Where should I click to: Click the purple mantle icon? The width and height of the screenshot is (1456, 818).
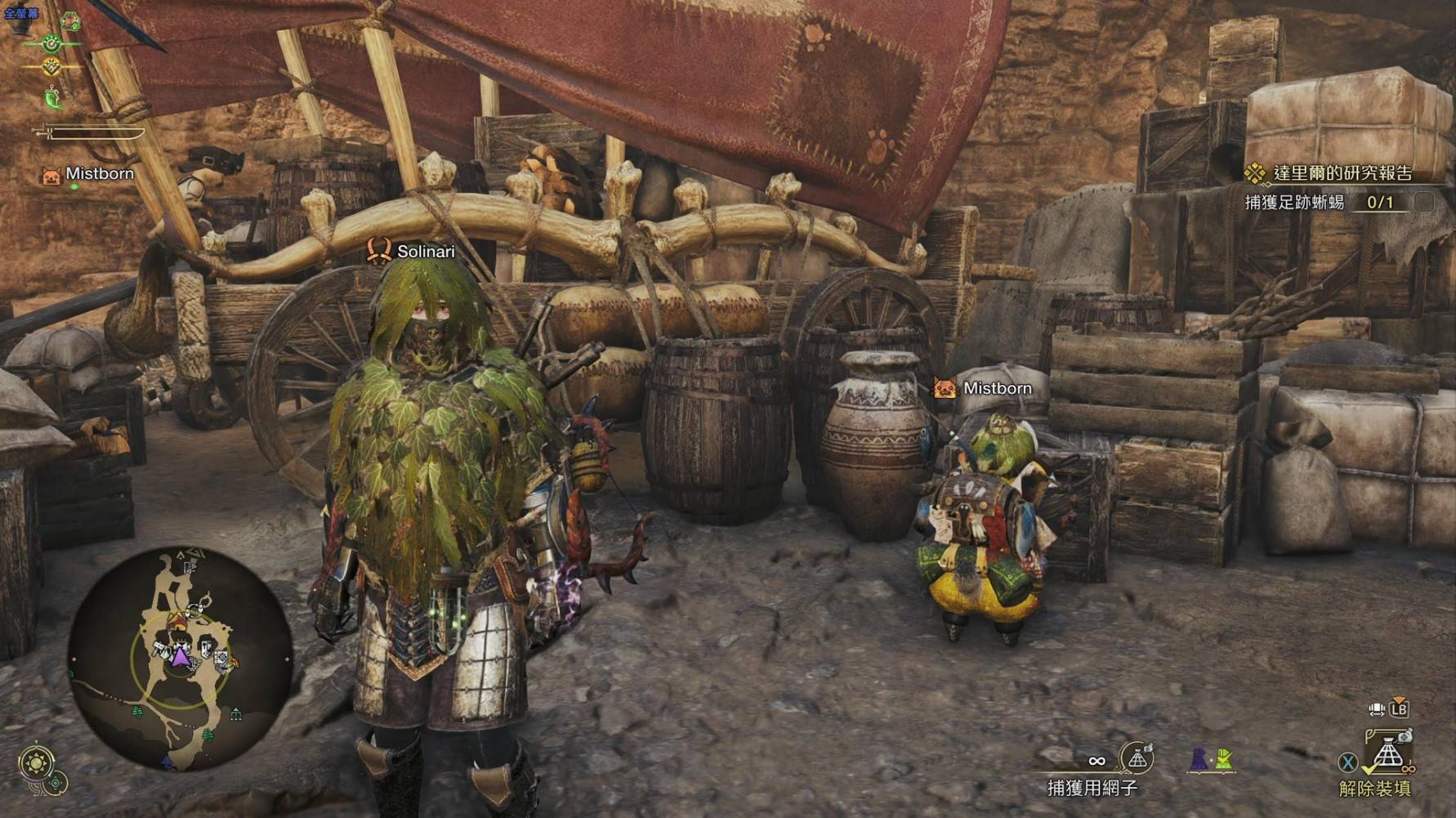click(x=1198, y=760)
